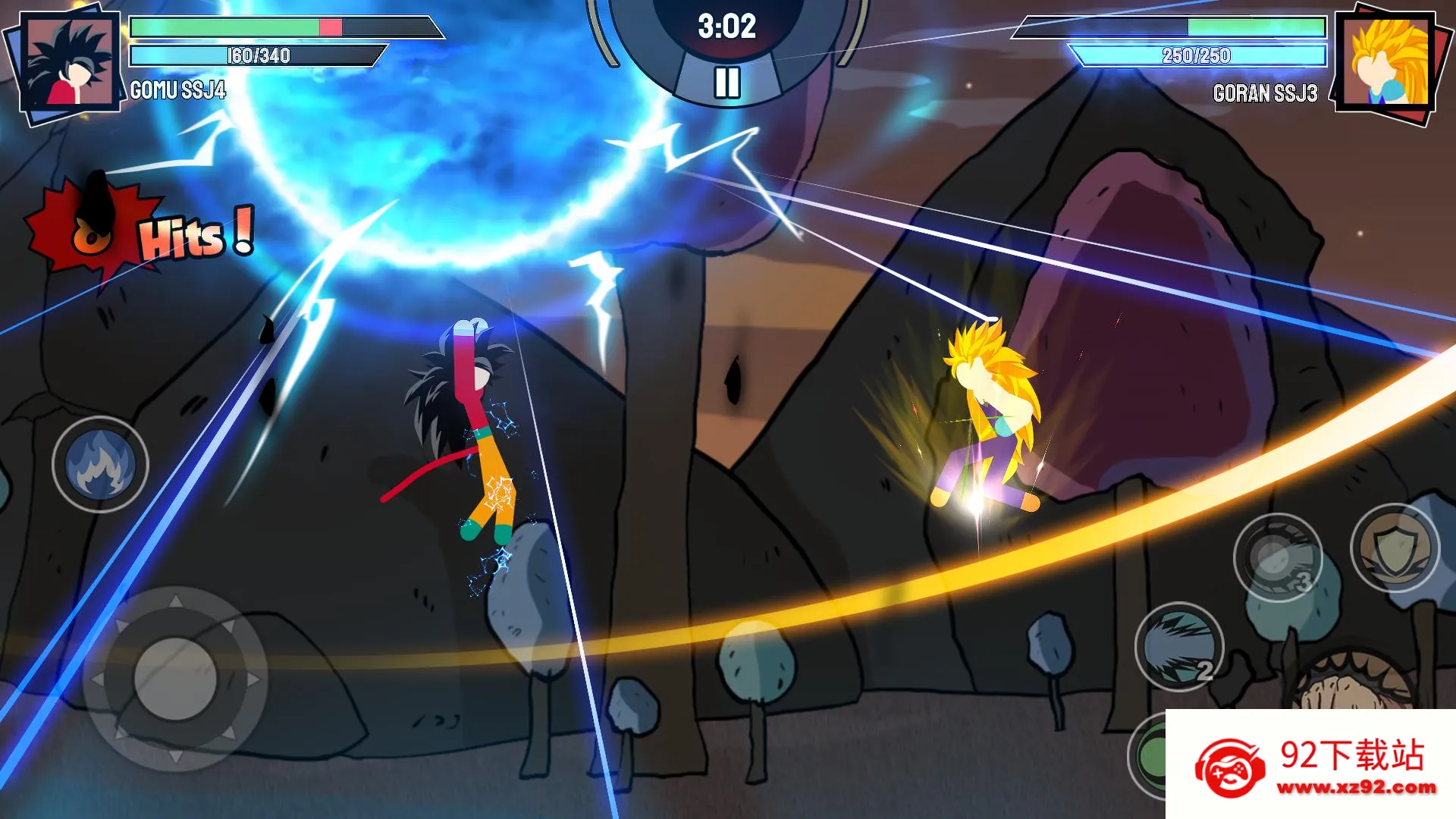
Task: Open the 92 download site watermark link
Action: (x=1310, y=766)
